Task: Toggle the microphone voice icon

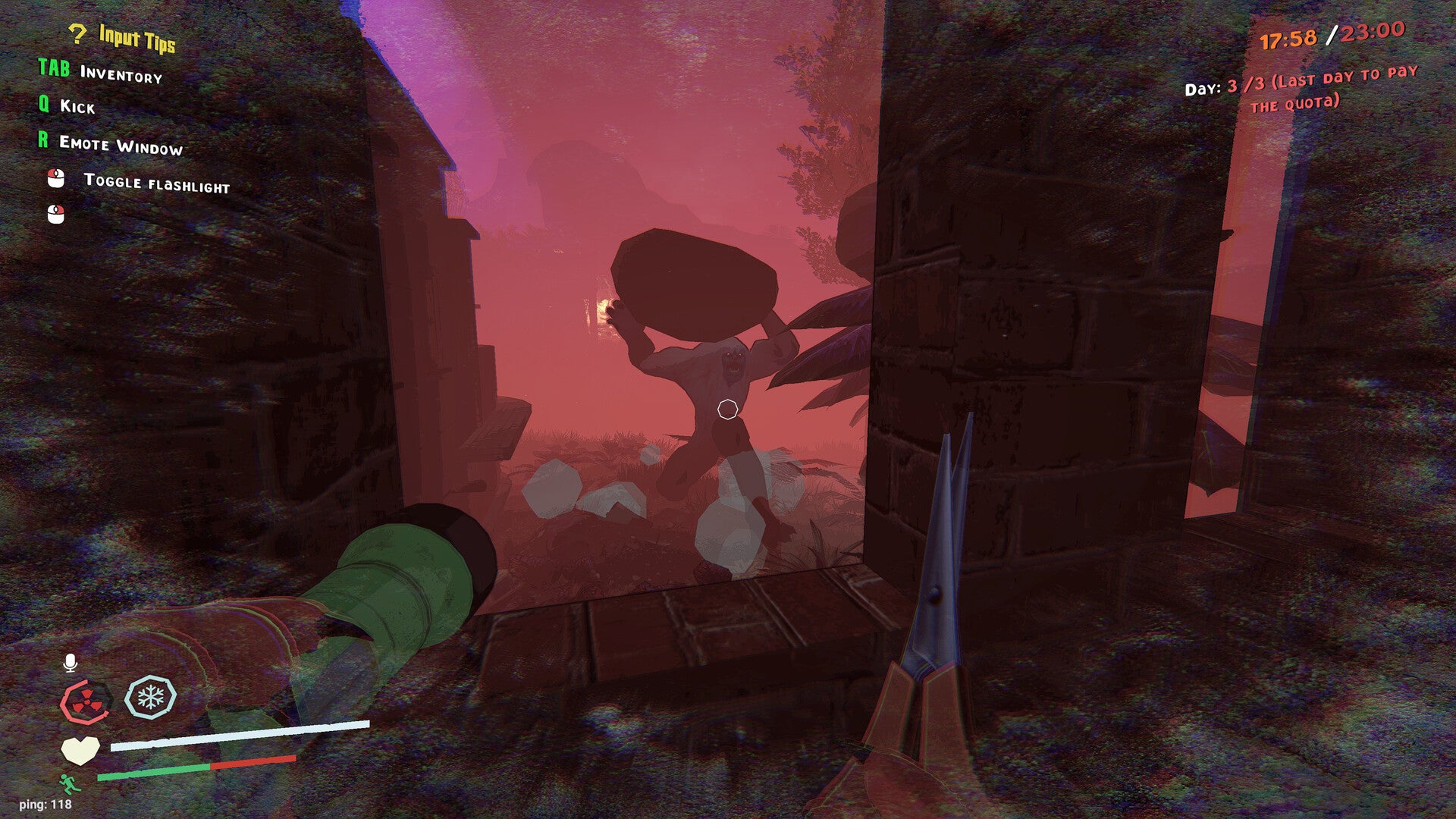Action: pos(71,664)
